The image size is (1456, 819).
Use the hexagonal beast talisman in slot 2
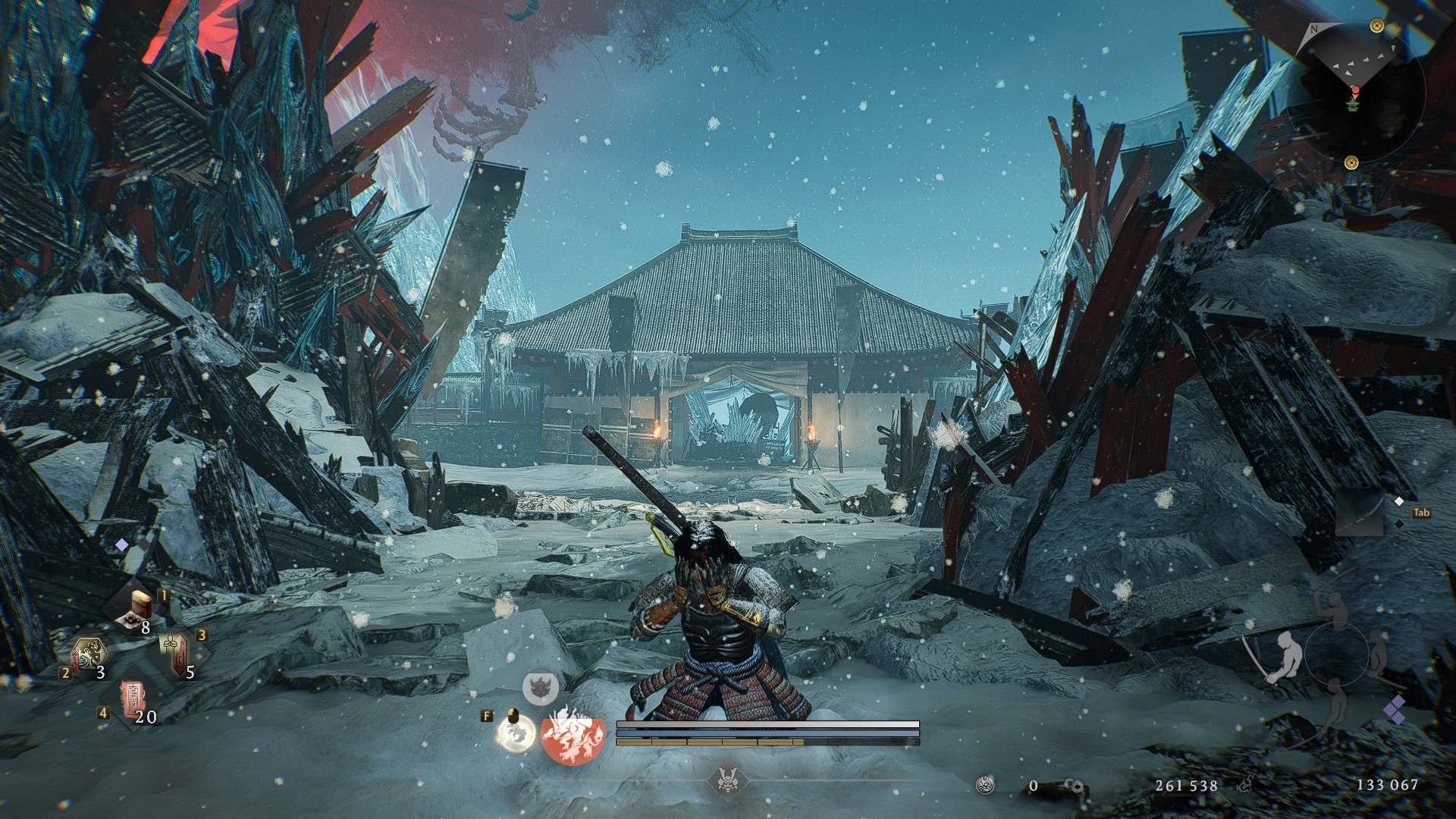(x=89, y=654)
